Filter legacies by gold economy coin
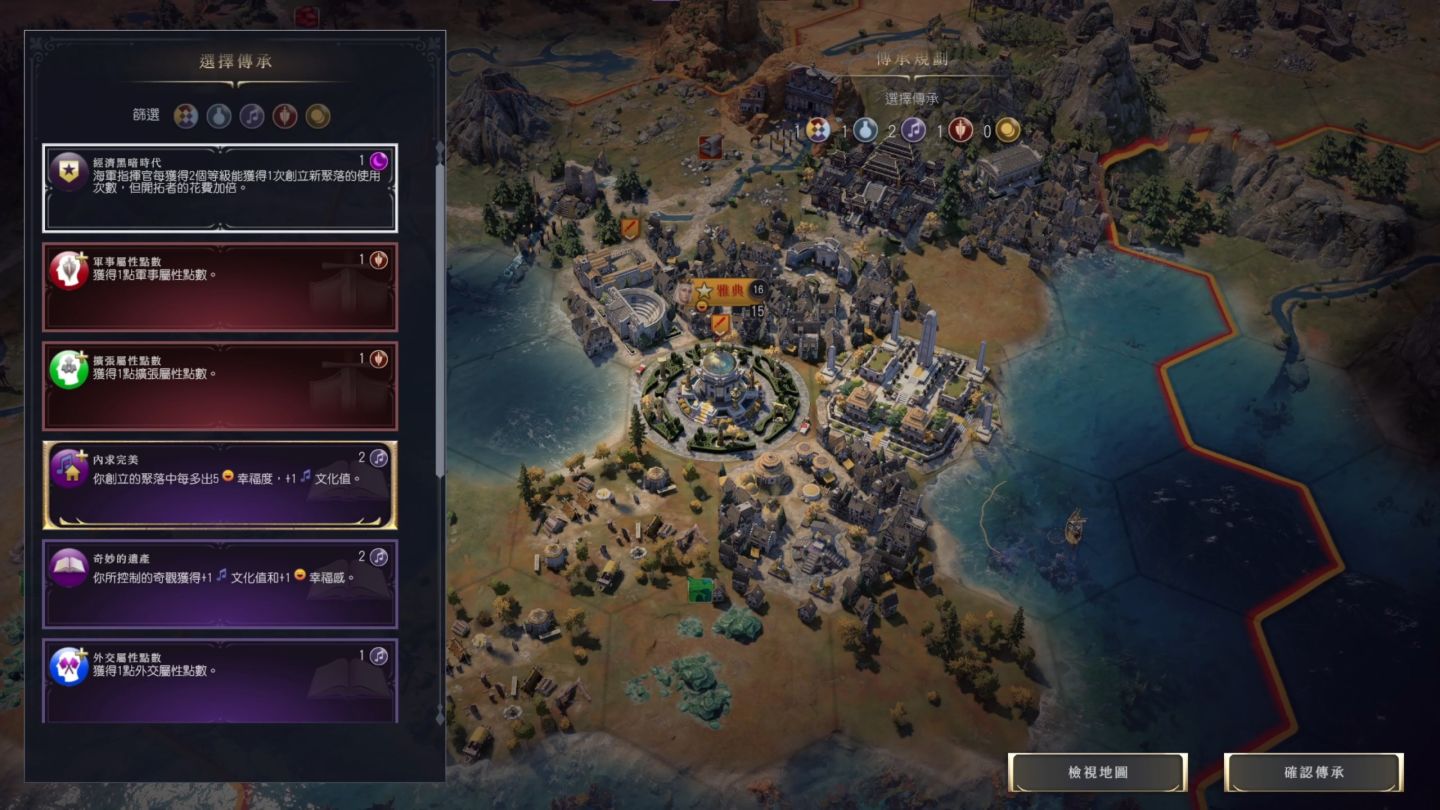Image resolution: width=1440 pixels, height=810 pixels. (318, 116)
